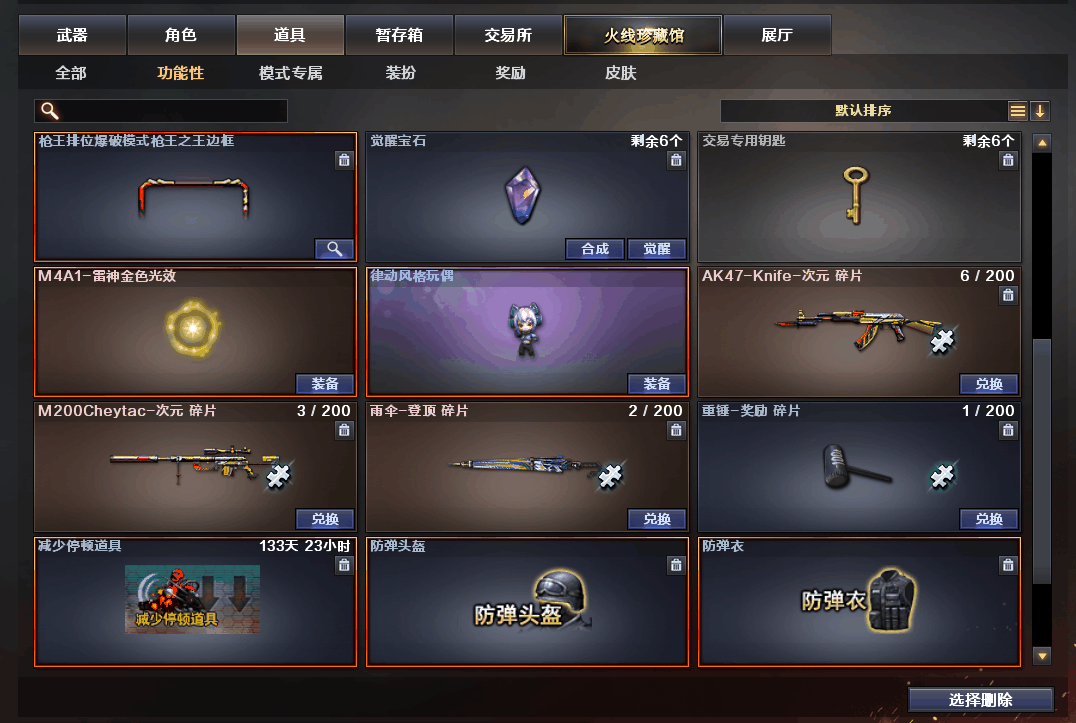Show the 全部 item category
Image resolution: width=1076 pixels, height=723 pixels.
tap(71, 73)
